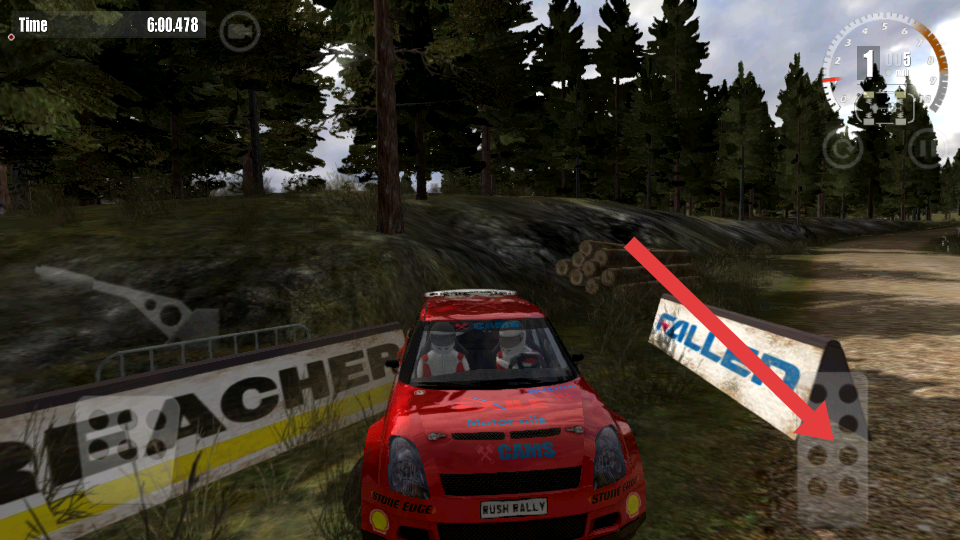The image size is (960, 540).
Task: Pause the rally stage
Action: tap(926, 149)
